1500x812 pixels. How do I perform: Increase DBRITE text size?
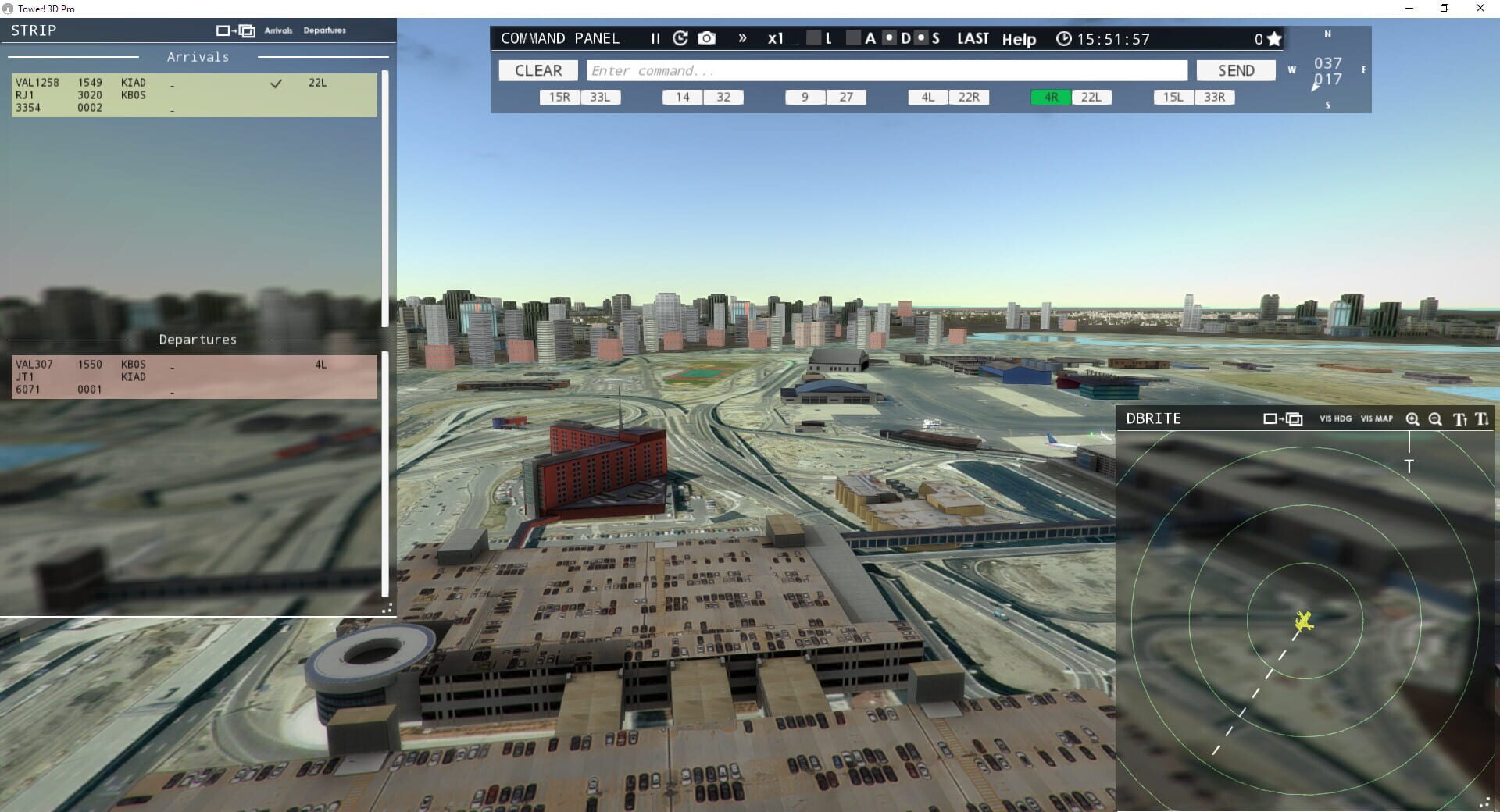coord(1459,419)
